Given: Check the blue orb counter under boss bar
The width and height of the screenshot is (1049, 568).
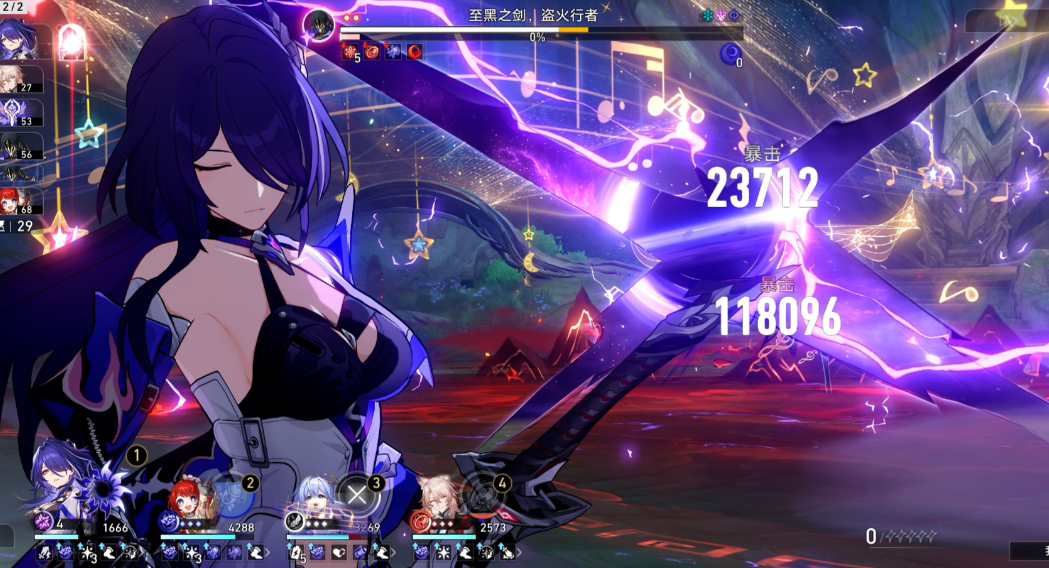Looking at the screenshot, I should point(729,53).
